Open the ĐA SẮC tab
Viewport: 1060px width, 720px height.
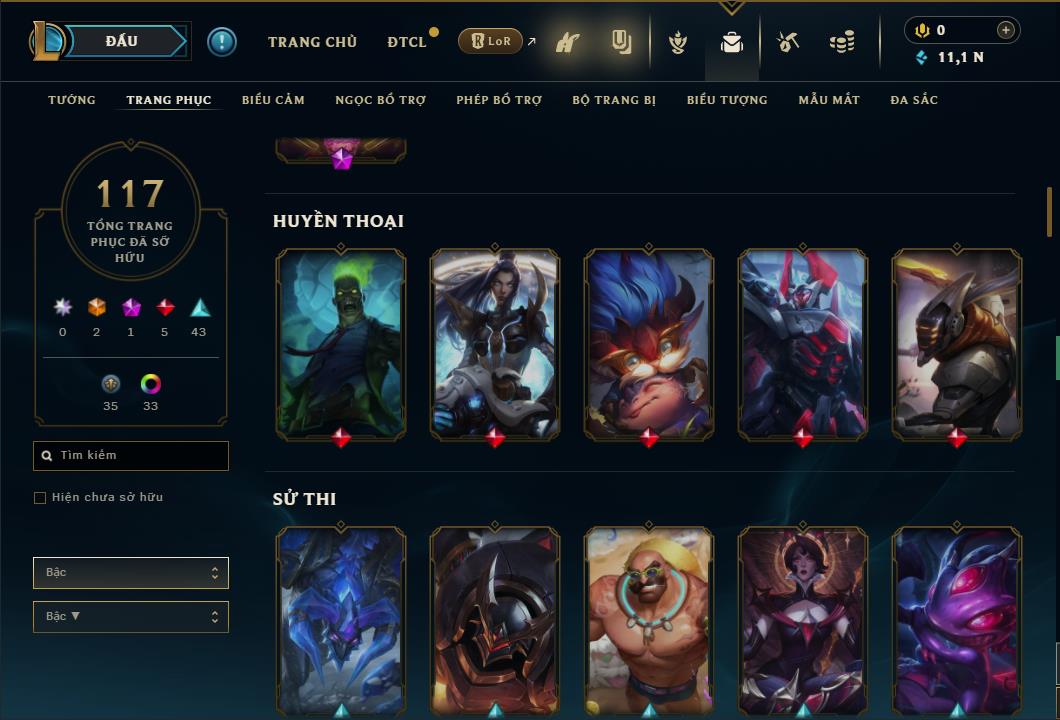[914, 100]
